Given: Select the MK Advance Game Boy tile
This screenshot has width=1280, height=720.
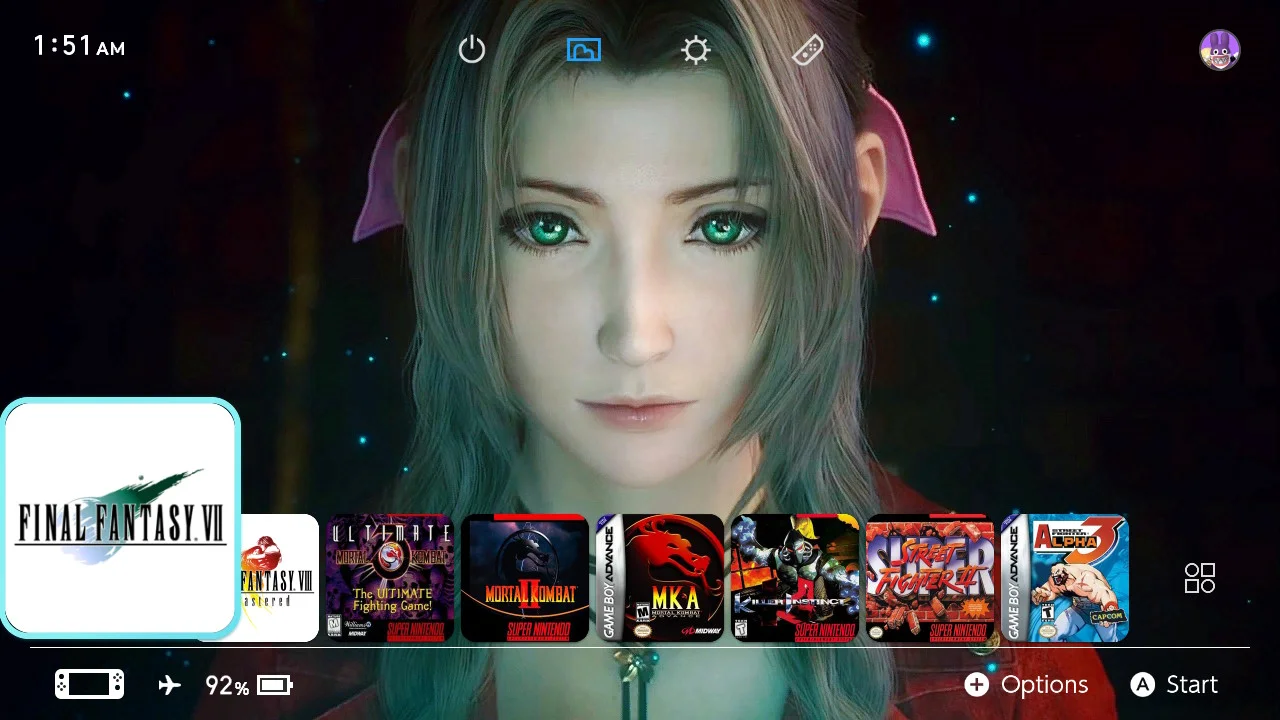Looking at the screenshot, I should (x=660, y=578).
